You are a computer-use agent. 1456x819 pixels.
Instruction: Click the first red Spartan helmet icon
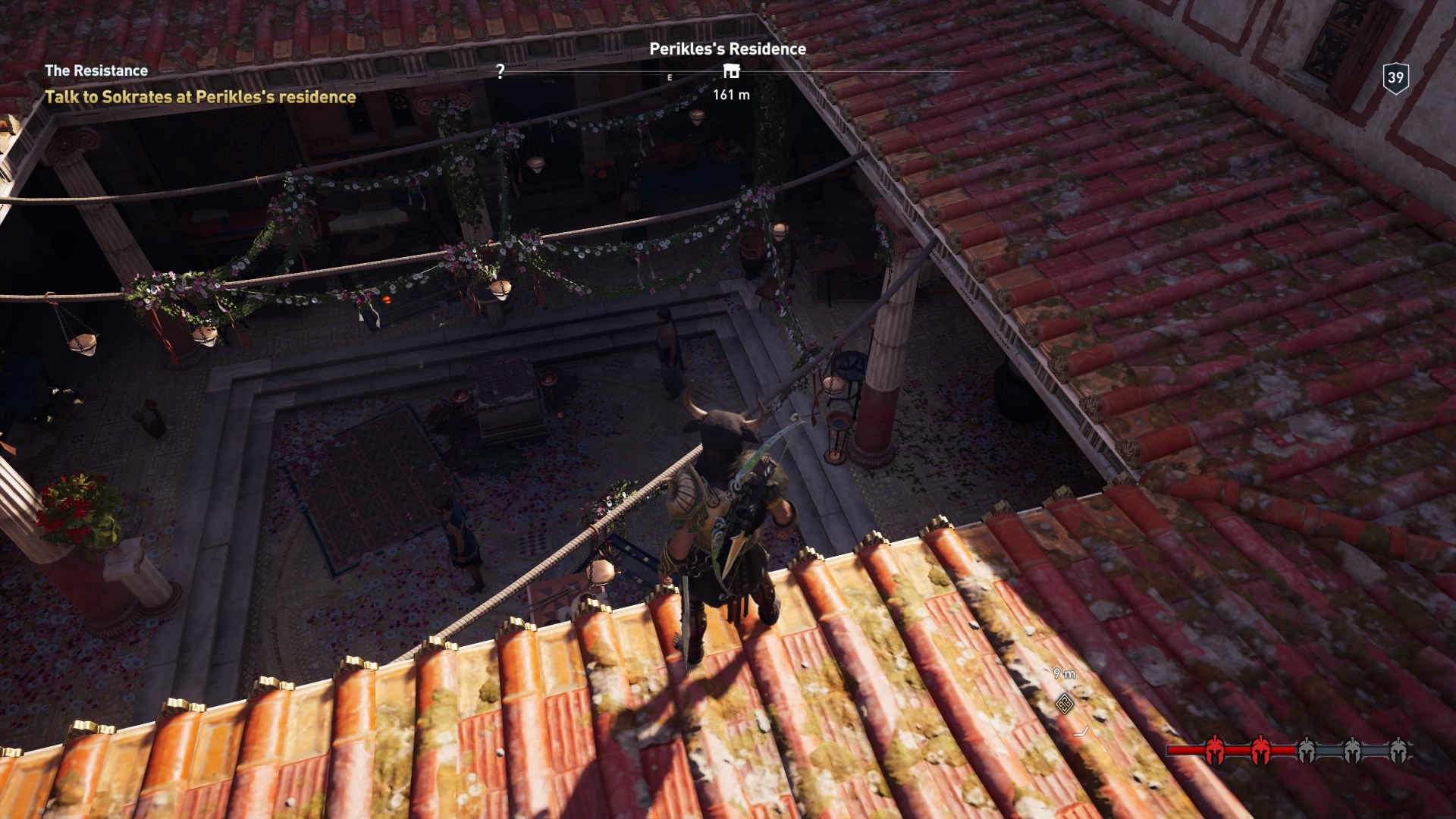click(x=1215, y=749)
